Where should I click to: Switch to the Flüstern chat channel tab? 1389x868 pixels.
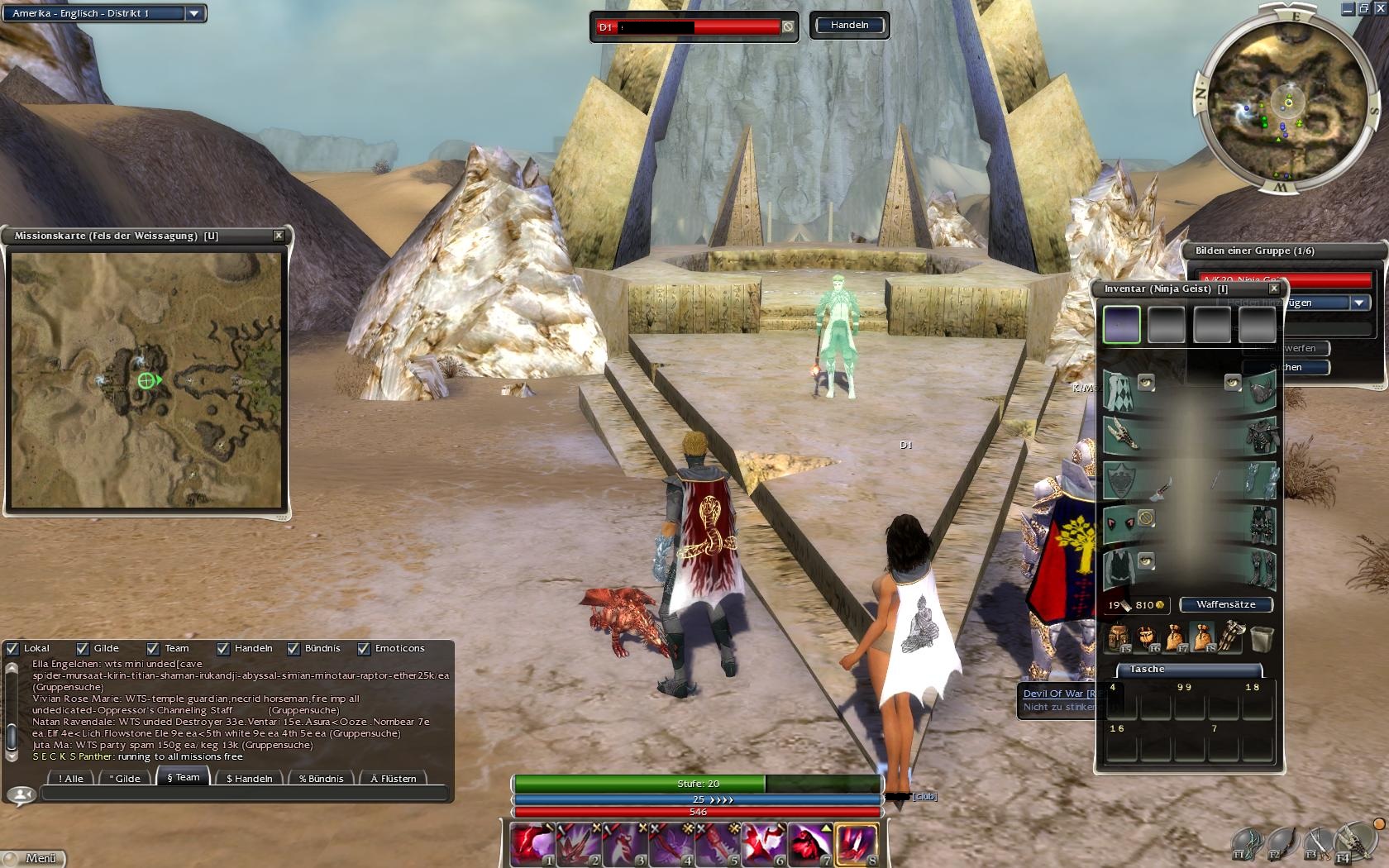[394, 778]
